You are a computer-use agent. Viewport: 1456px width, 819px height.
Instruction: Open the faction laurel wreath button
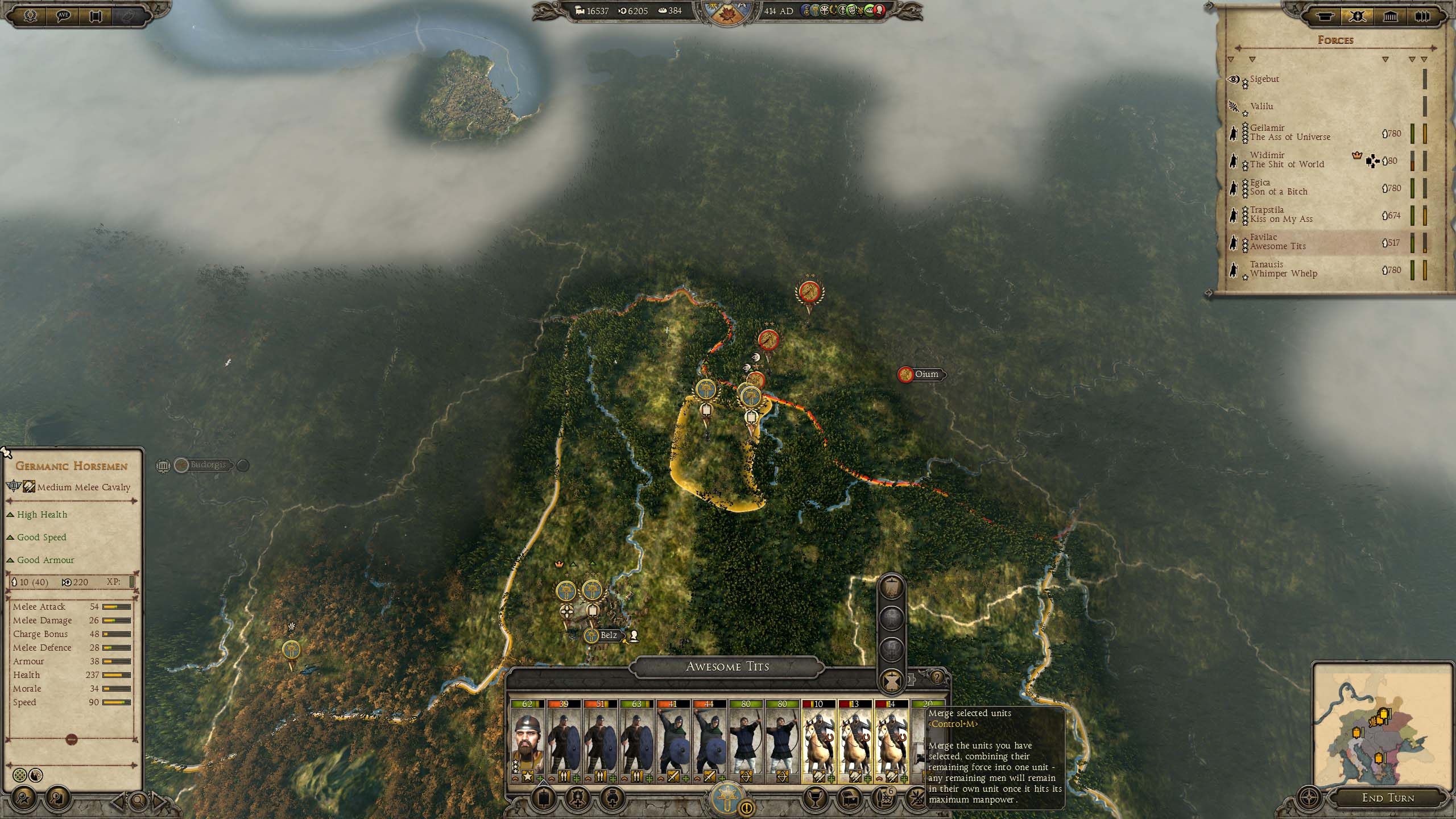point(30,16)
